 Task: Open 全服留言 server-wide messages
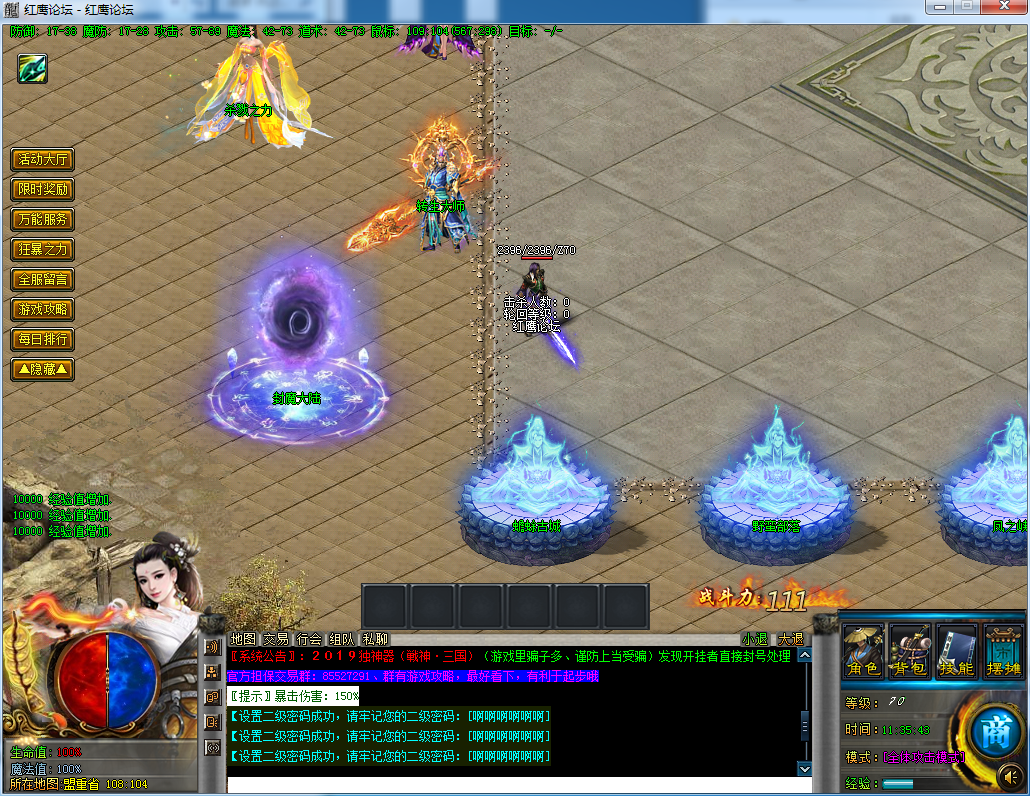[x=43, y=280]
